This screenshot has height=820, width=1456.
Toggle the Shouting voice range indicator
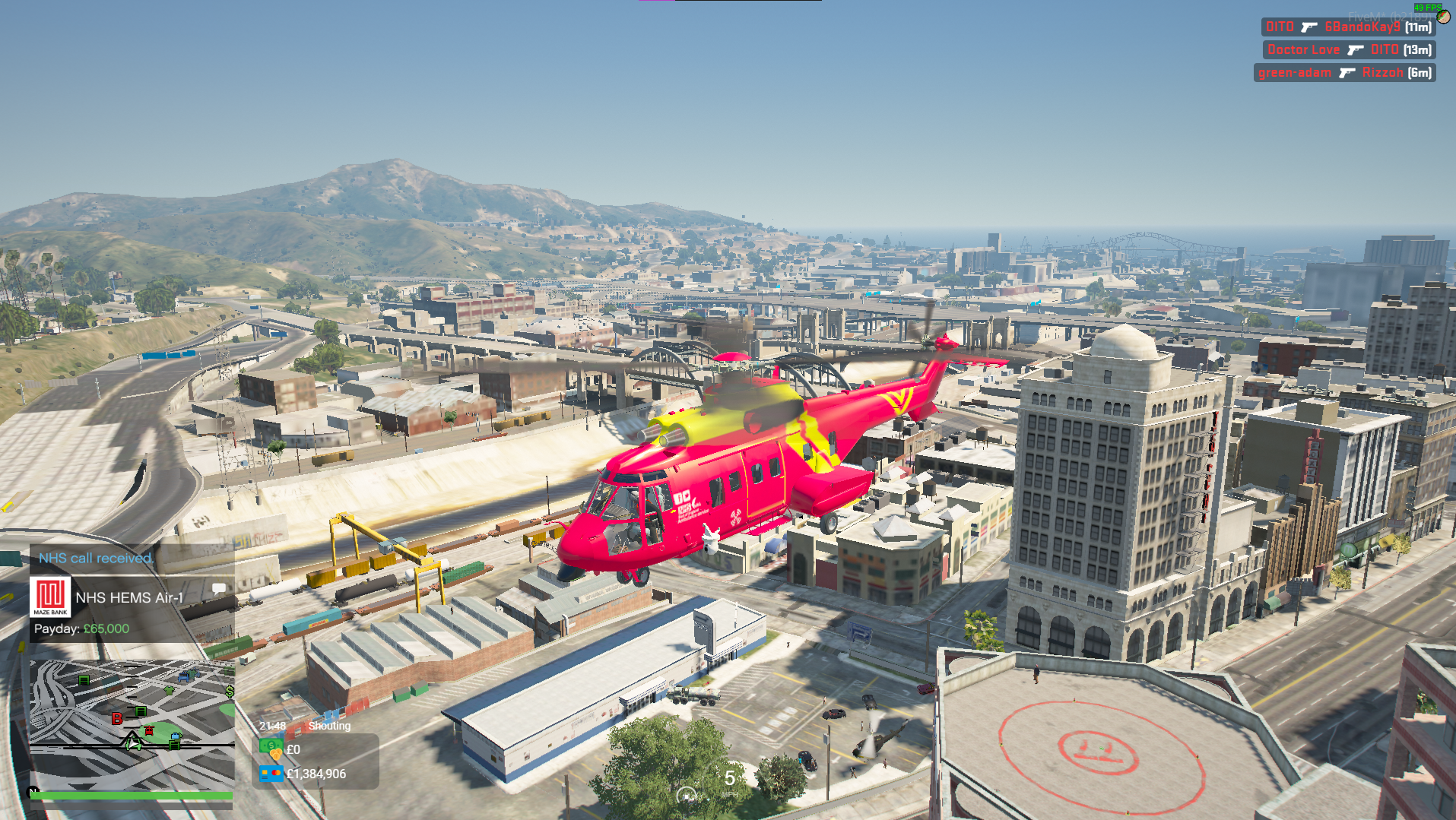click(330, 726)
